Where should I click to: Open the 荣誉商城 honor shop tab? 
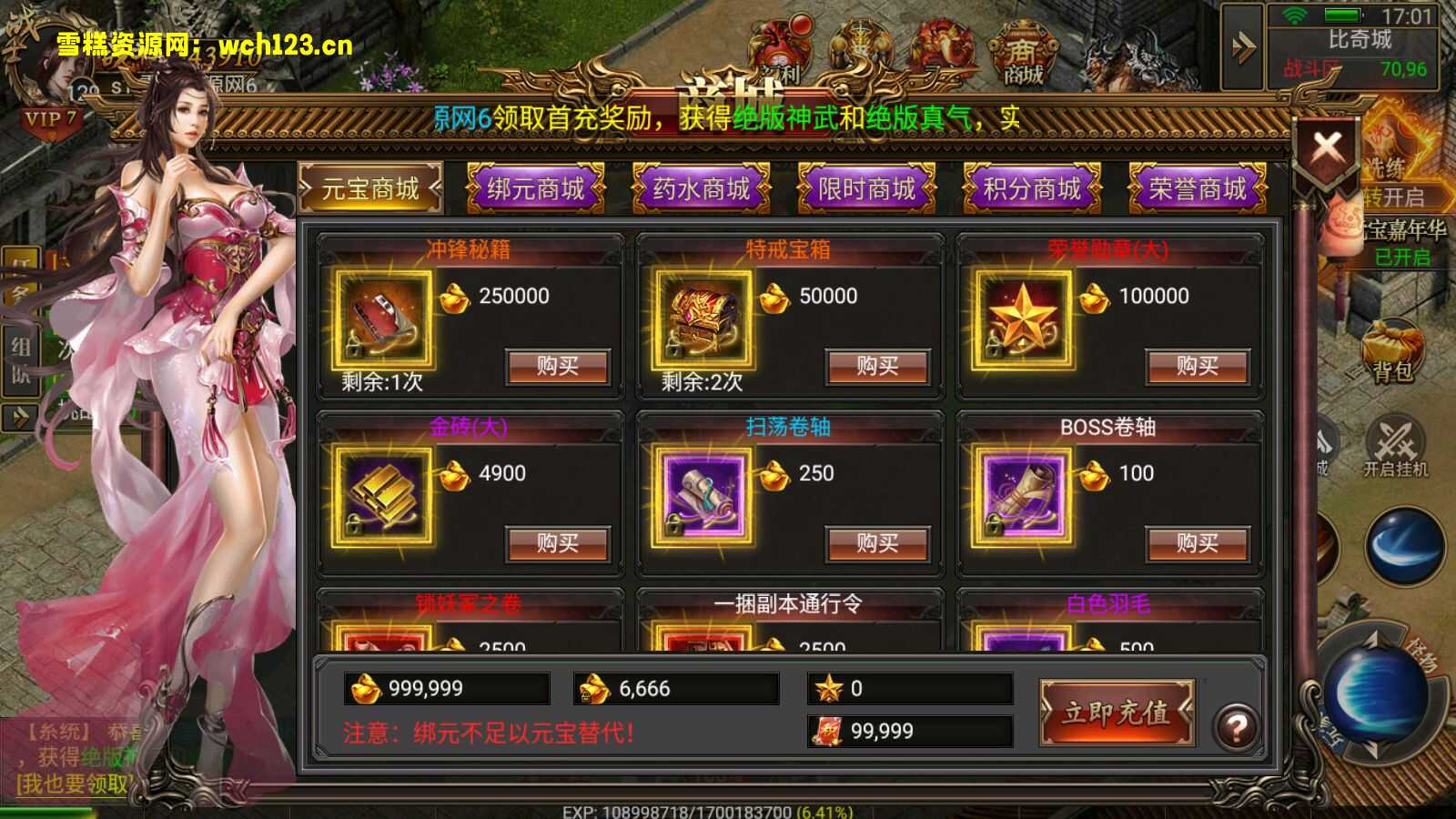1197,189
